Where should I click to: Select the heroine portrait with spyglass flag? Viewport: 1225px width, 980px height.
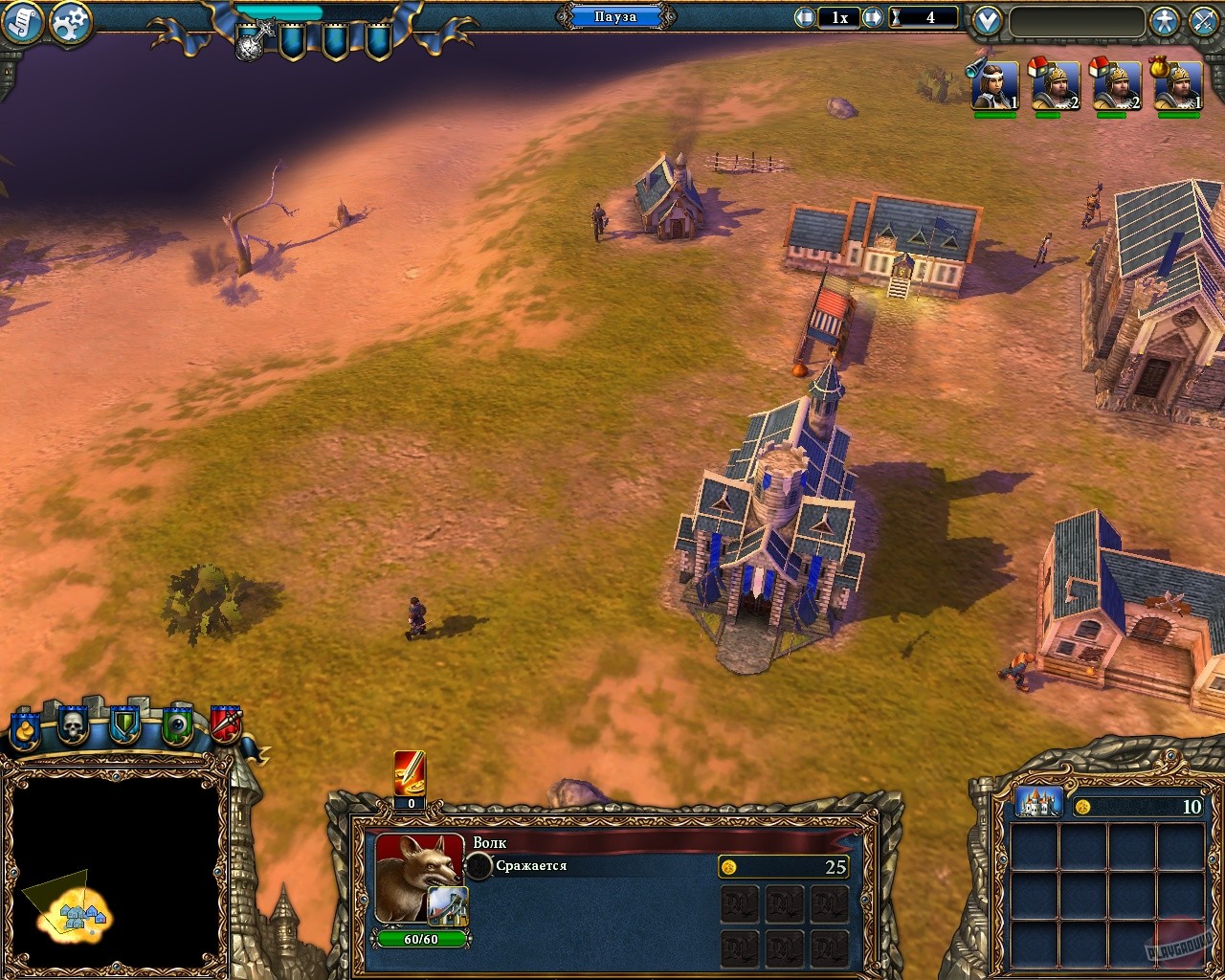pos(993,84)
